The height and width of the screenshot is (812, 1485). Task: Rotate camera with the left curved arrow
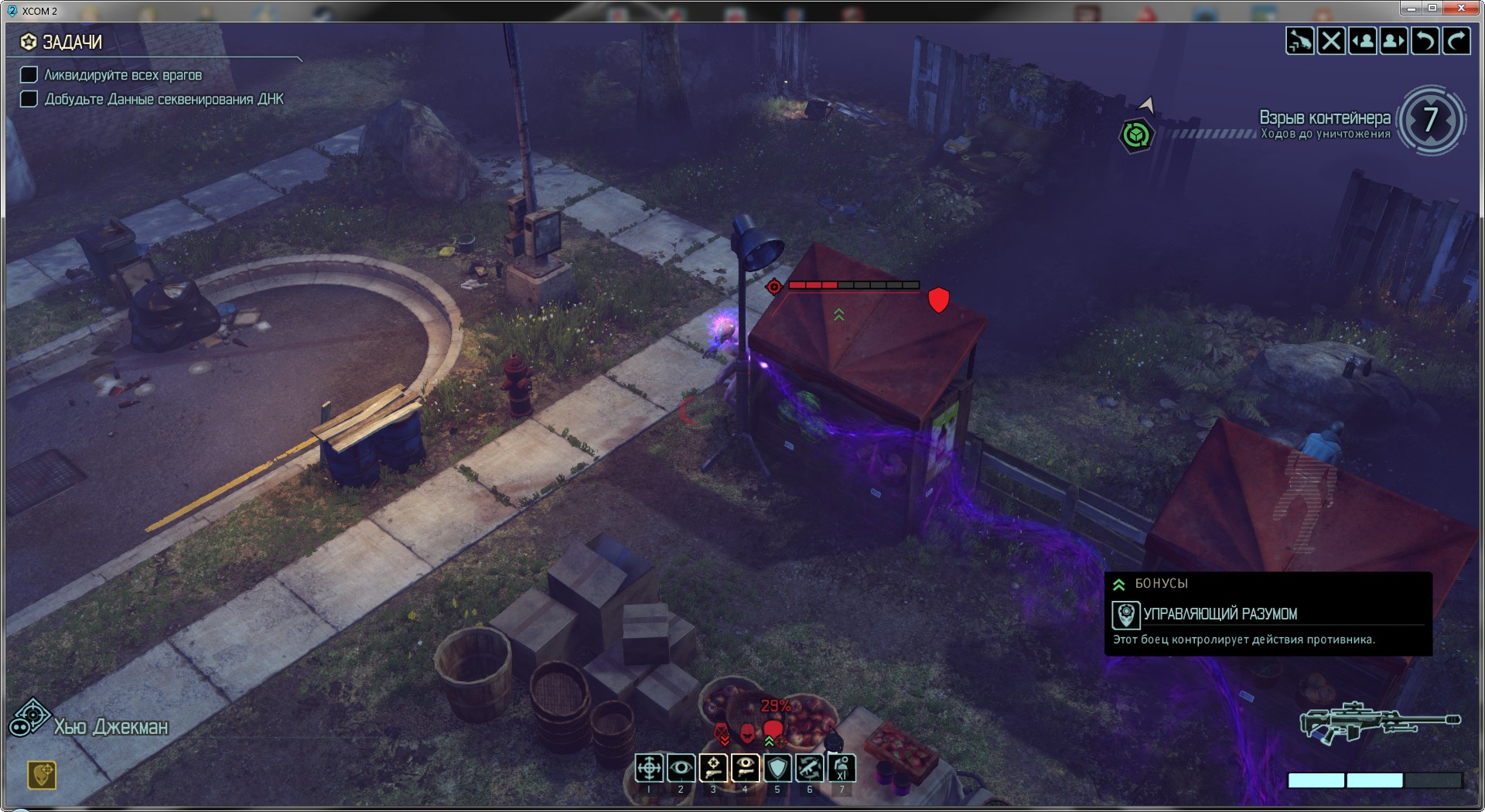1424,41
